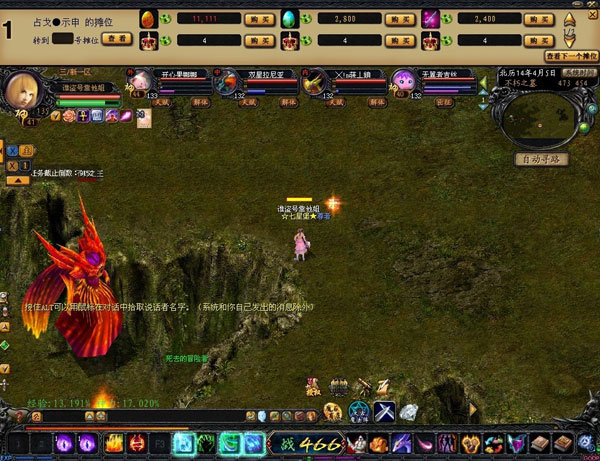Click the crossed swords icon above hotbar
Screen dimensions: 600x461
384,411
